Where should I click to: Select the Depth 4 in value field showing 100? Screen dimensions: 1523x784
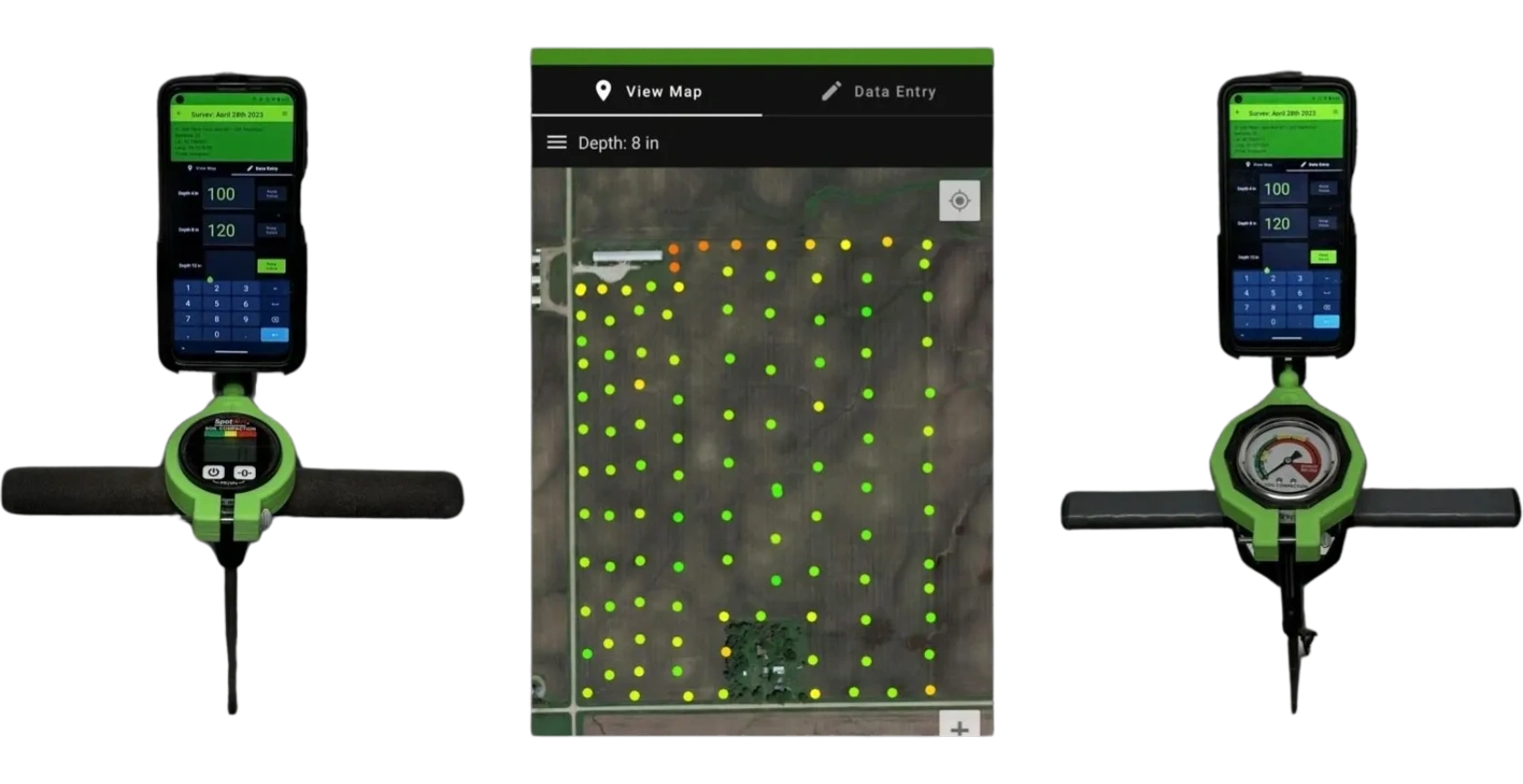[x=221, y=193]
